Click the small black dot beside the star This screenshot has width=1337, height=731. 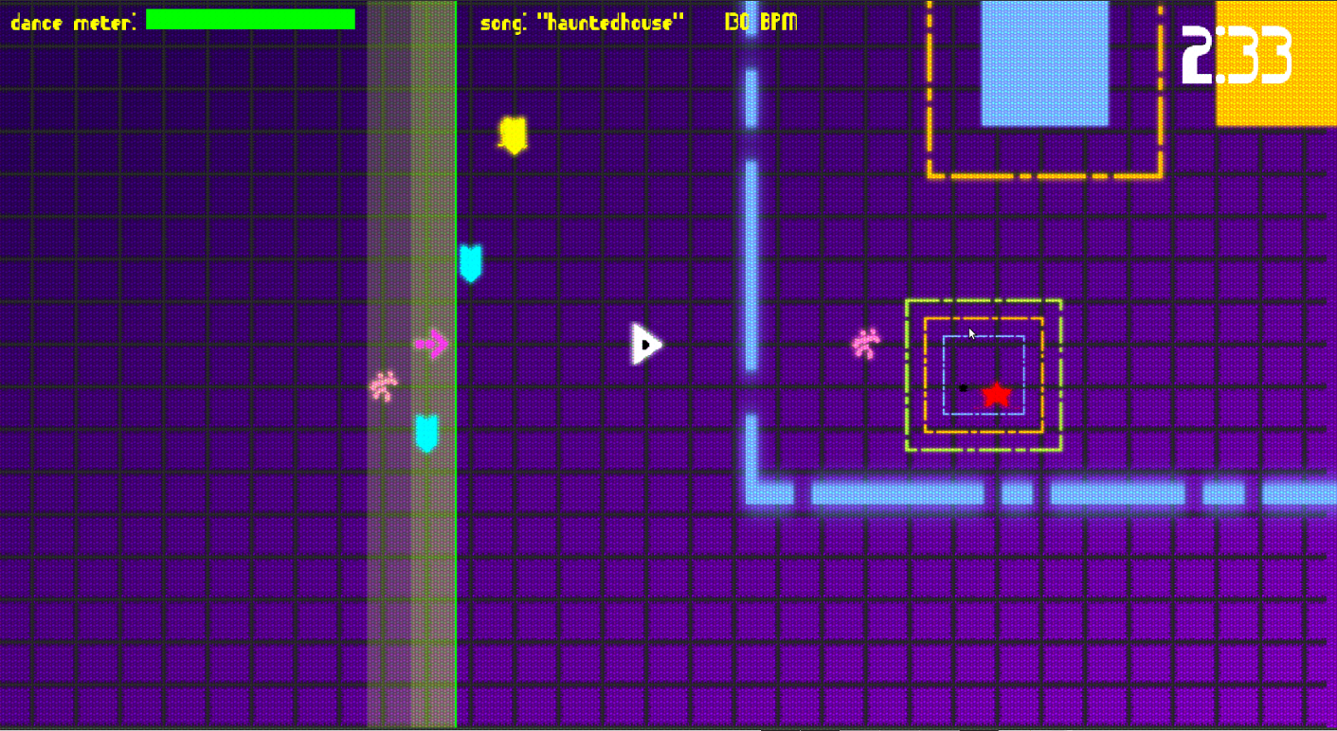tap(963, 390)
